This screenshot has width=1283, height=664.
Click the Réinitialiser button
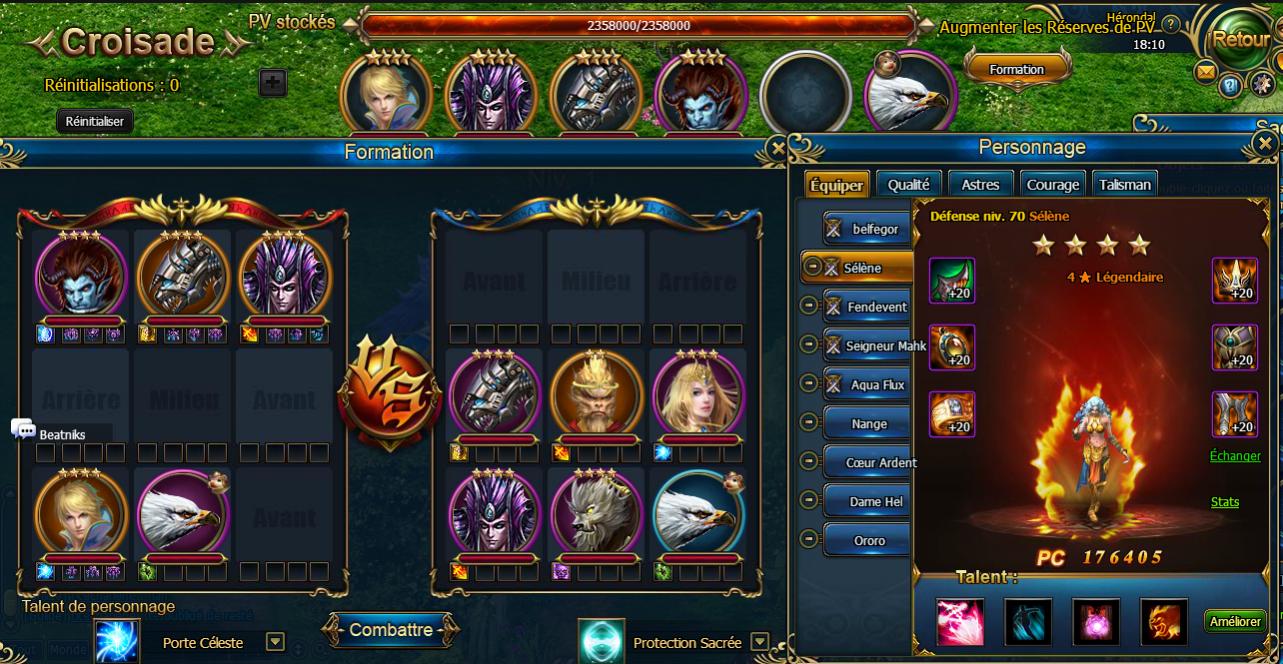pyautogui.click(x=94, y=121)
